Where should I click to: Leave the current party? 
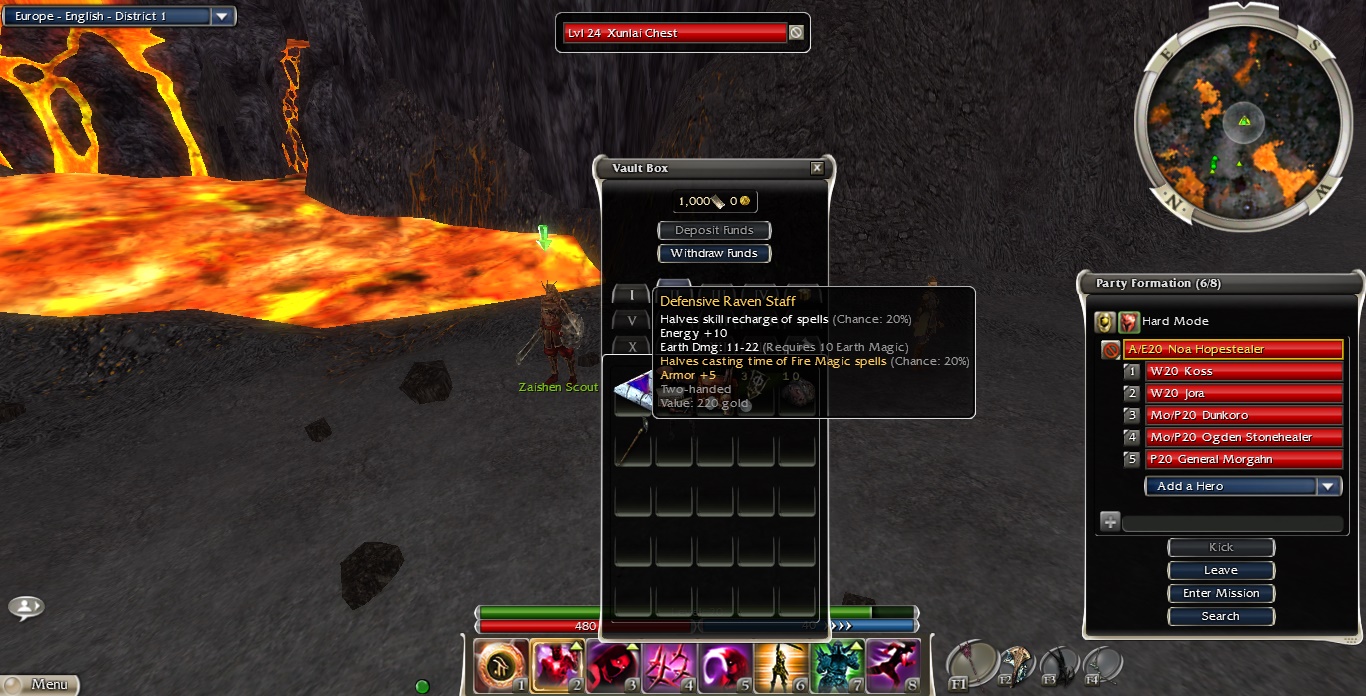point(1220,570)
